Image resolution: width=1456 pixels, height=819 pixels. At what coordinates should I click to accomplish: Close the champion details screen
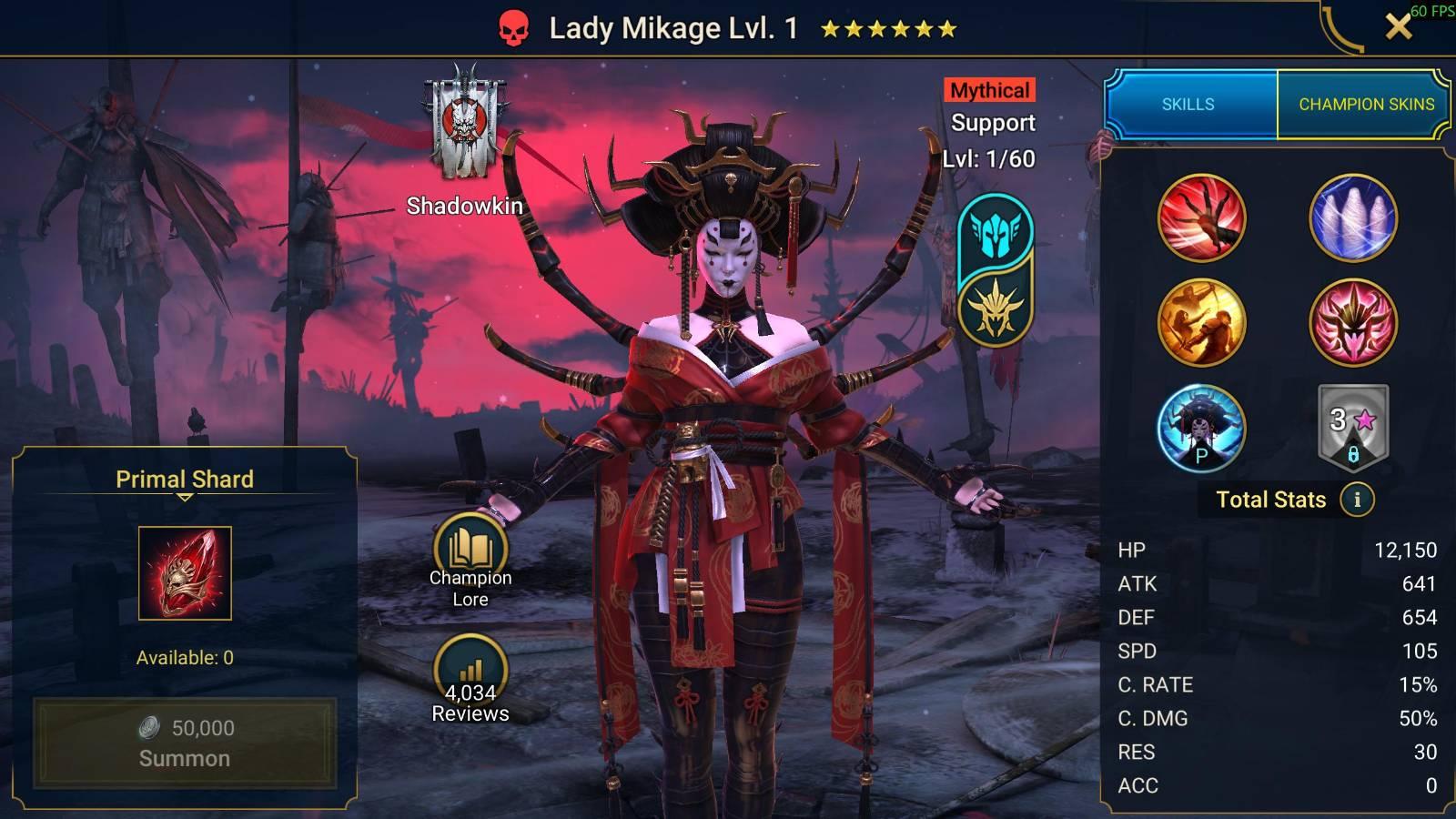[x=1398, y=27]
